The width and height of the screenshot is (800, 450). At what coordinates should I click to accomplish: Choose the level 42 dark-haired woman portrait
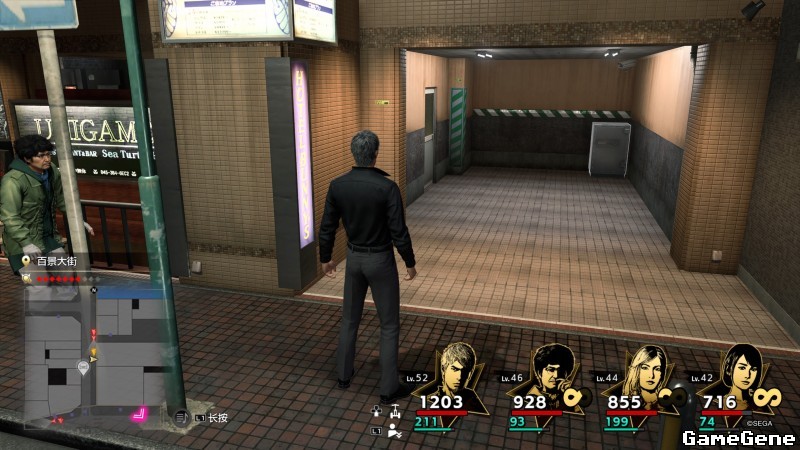click(x=737, y=368)
